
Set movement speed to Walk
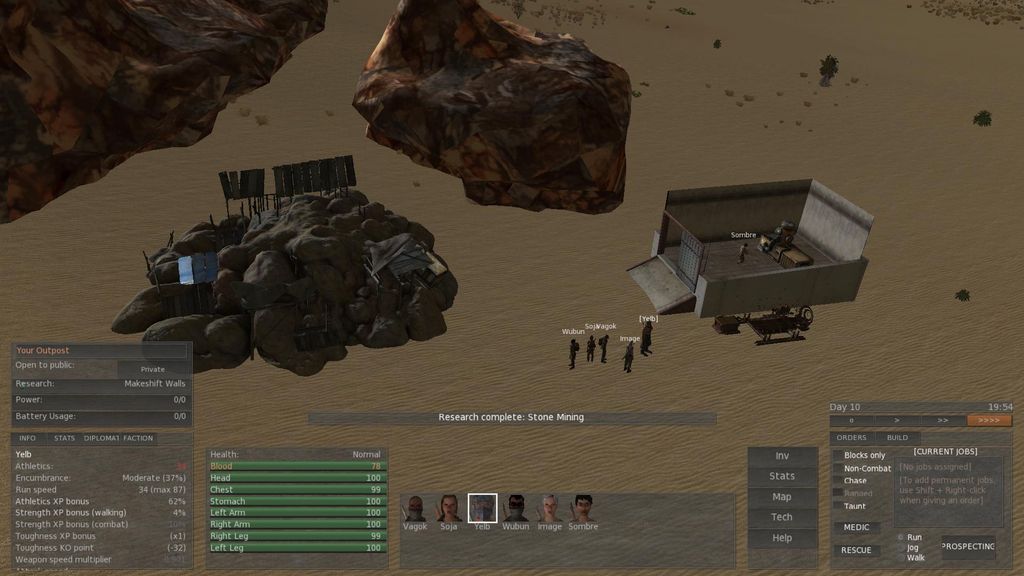click(900, 558)
